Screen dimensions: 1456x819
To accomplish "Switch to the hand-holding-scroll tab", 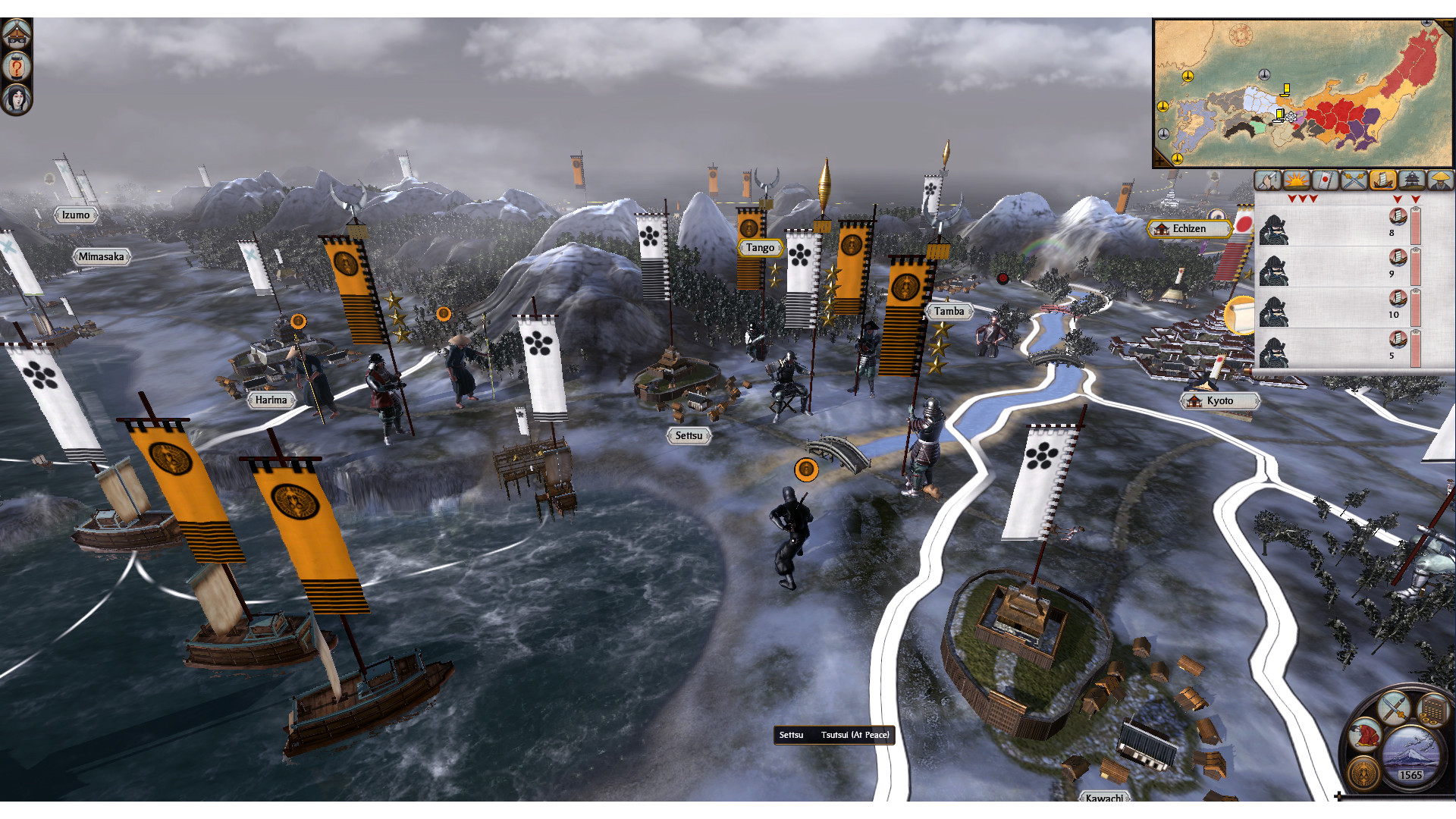I will pyautogui.click(x=1267, y=180).
